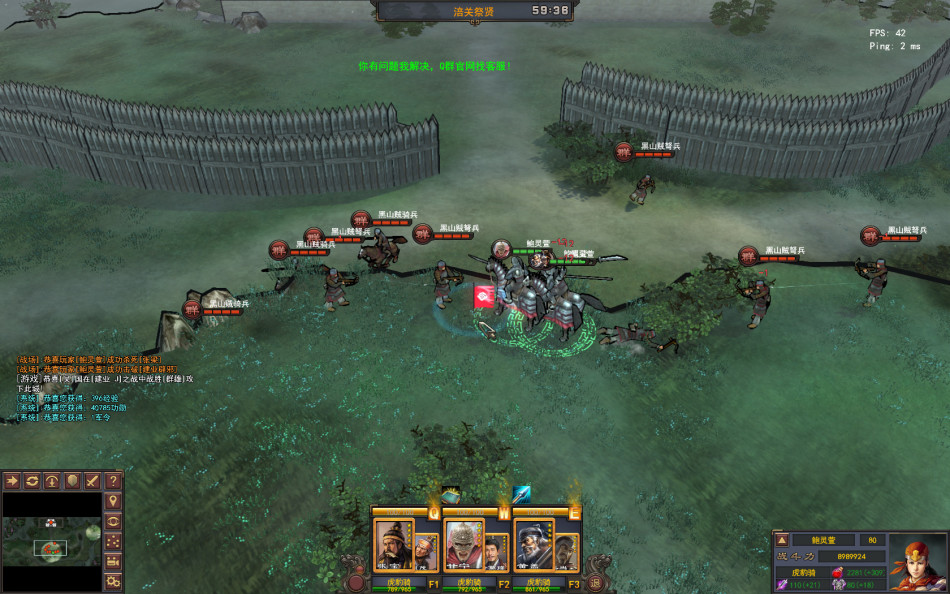Image resolution: width=950 pixels, height=594 pixels.
Task: Click the sword attack button
Action: click(93, 481)
